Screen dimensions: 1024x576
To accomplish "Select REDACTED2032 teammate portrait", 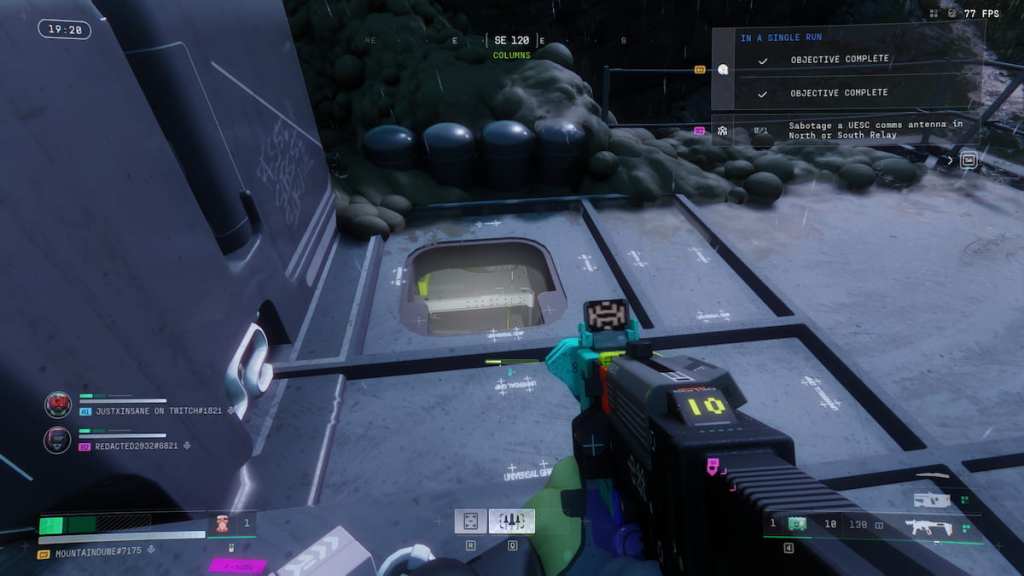I will click(x=58, y=439).
